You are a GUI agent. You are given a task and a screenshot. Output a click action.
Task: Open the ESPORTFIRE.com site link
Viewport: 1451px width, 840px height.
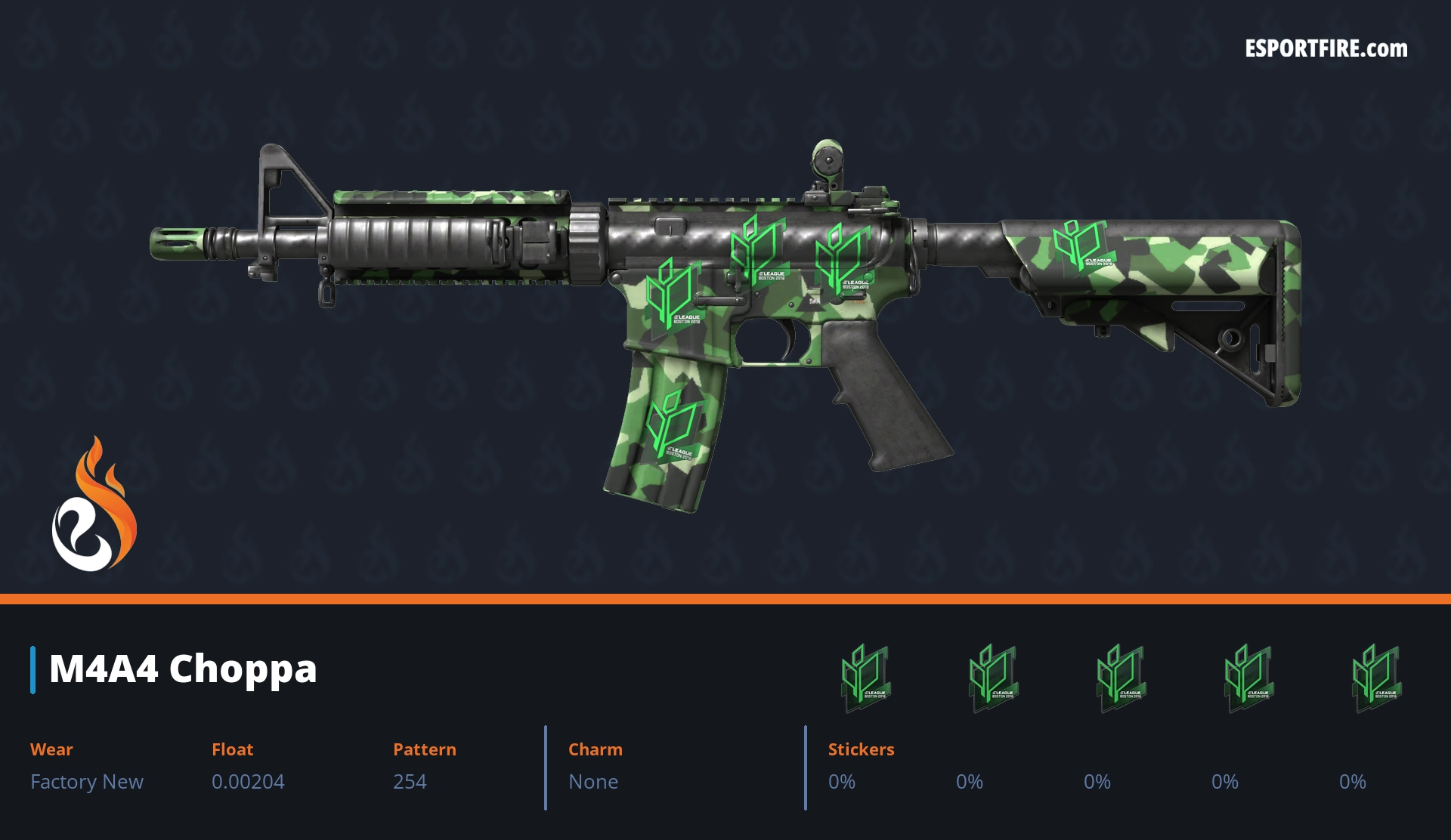[1326, 49]
